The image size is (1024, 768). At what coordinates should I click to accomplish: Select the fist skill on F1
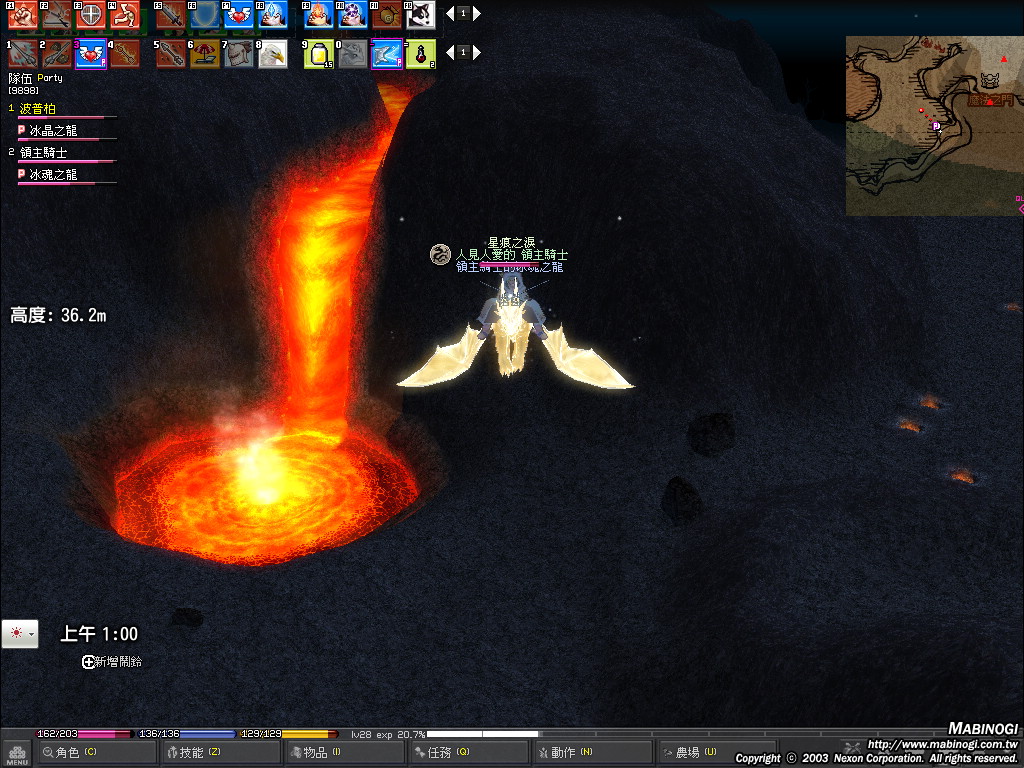pyautogui.click(x=23, y=14)
